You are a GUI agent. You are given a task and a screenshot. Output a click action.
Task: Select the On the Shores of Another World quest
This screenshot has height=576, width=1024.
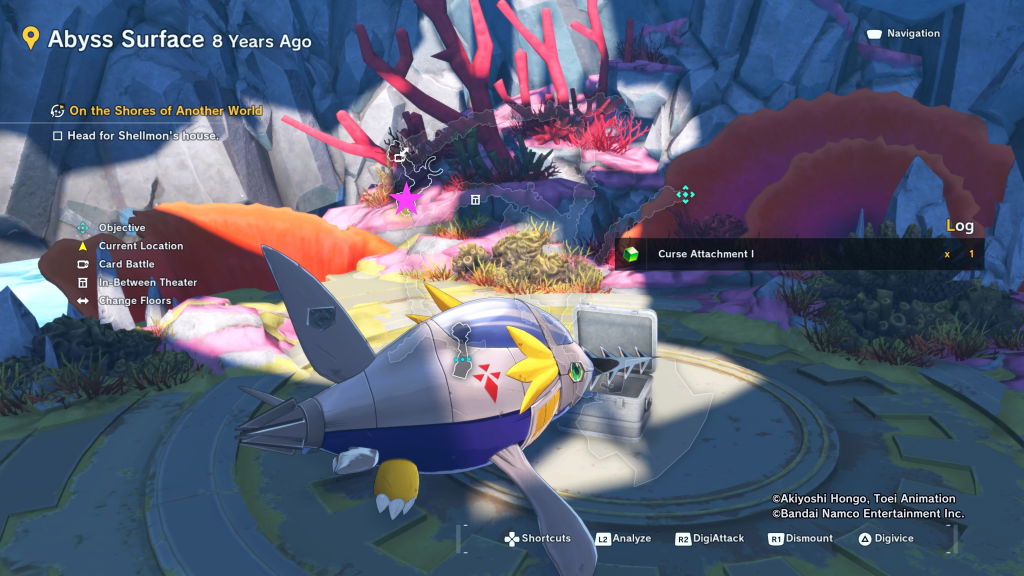tap(165, 111)
